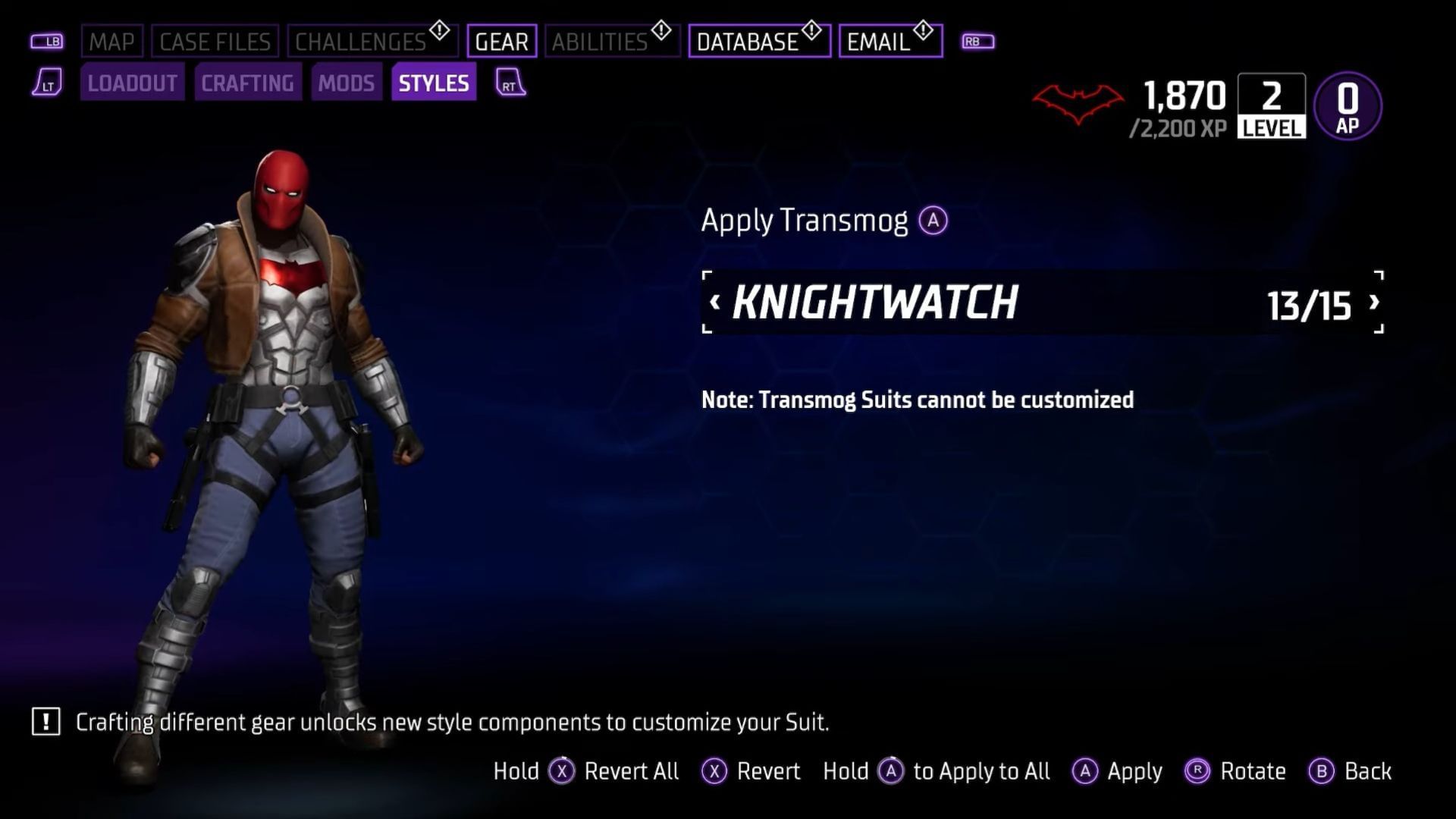This screenshot has height=819, width=1456.
Task: Click the RB bumper prompt icon
Action: coord(977,41)
